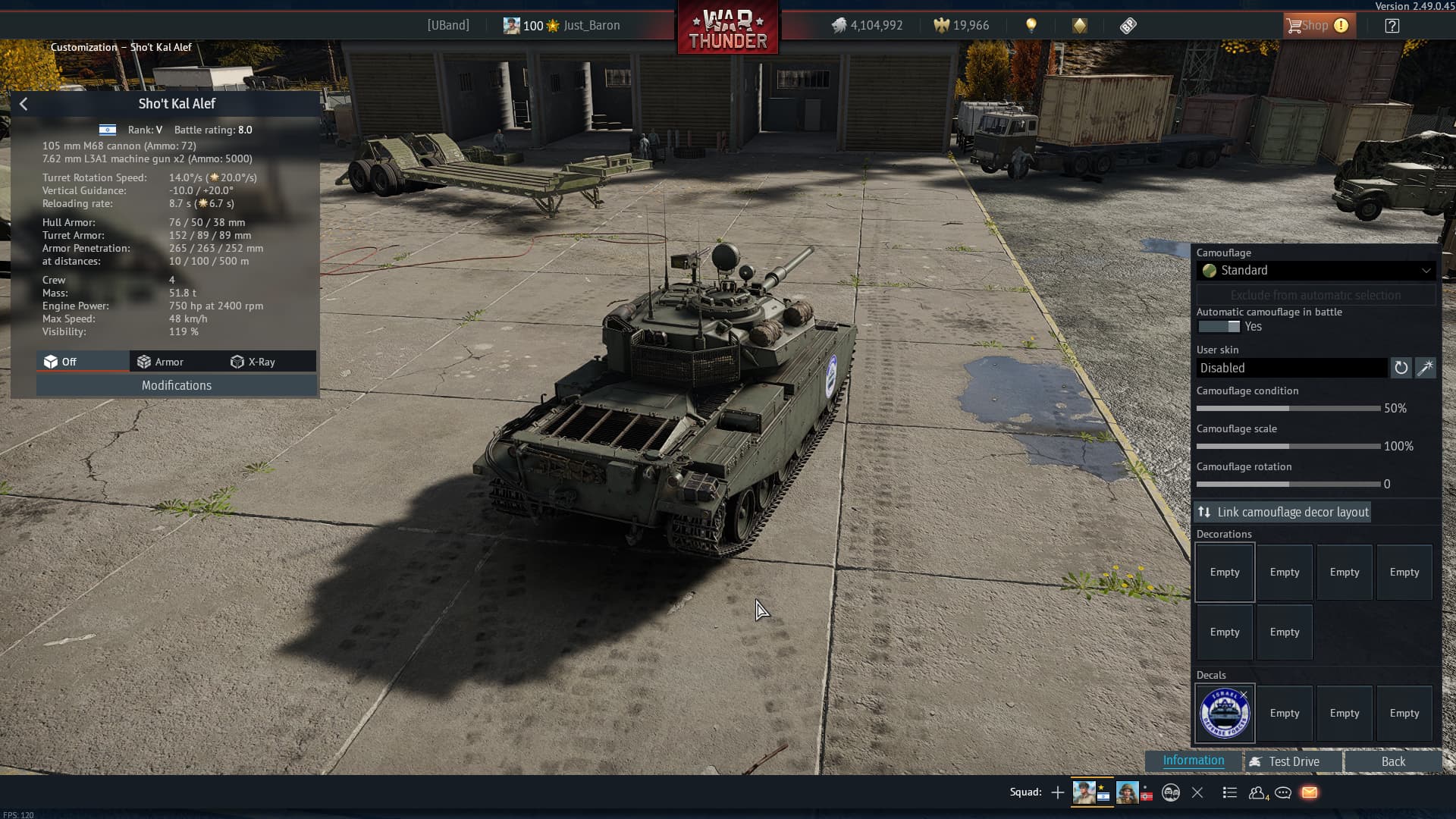Toggle automatic camouflage in battle

1219,327
